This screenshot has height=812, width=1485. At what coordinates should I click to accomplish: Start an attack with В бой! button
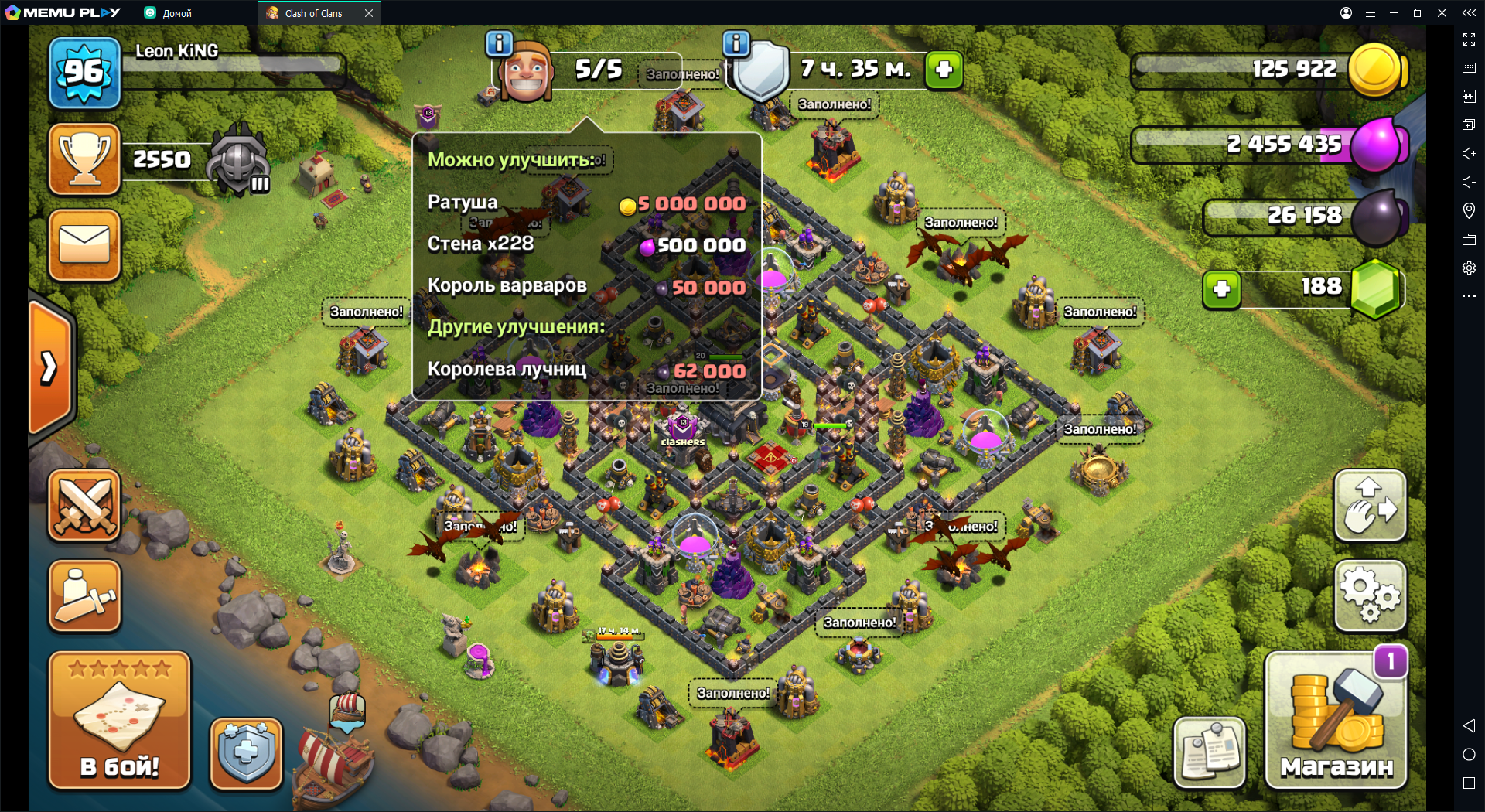click(119, 721)
